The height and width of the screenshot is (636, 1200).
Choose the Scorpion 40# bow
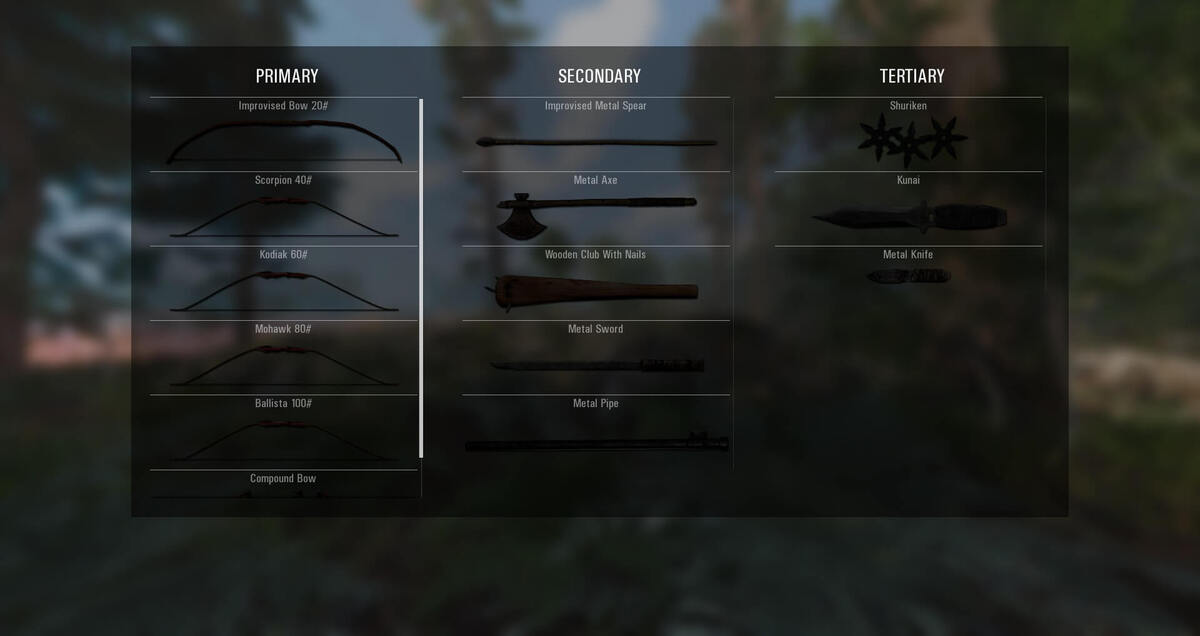coord(284,210)
